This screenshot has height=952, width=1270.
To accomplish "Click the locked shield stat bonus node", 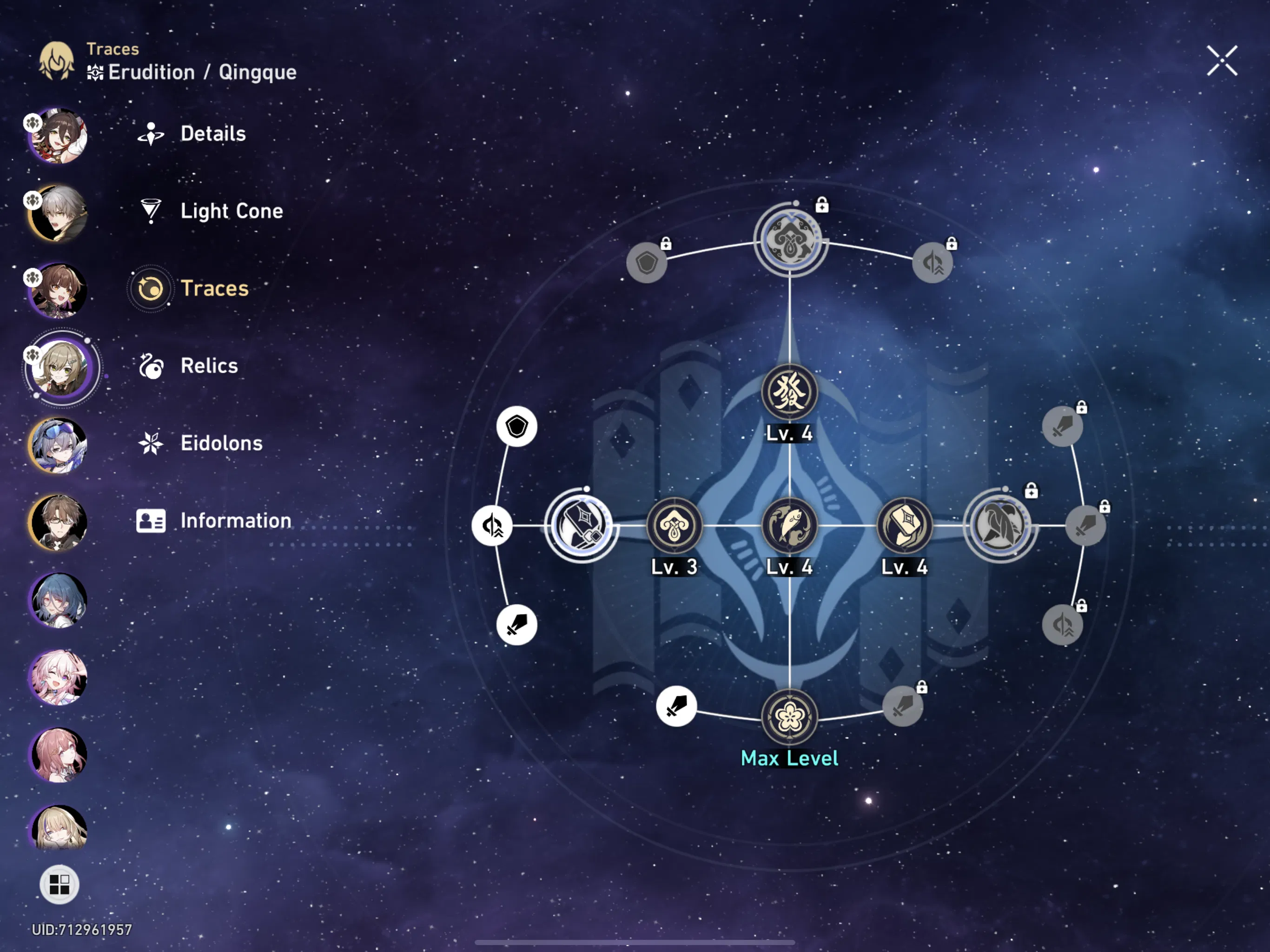I will coord(647,262).
